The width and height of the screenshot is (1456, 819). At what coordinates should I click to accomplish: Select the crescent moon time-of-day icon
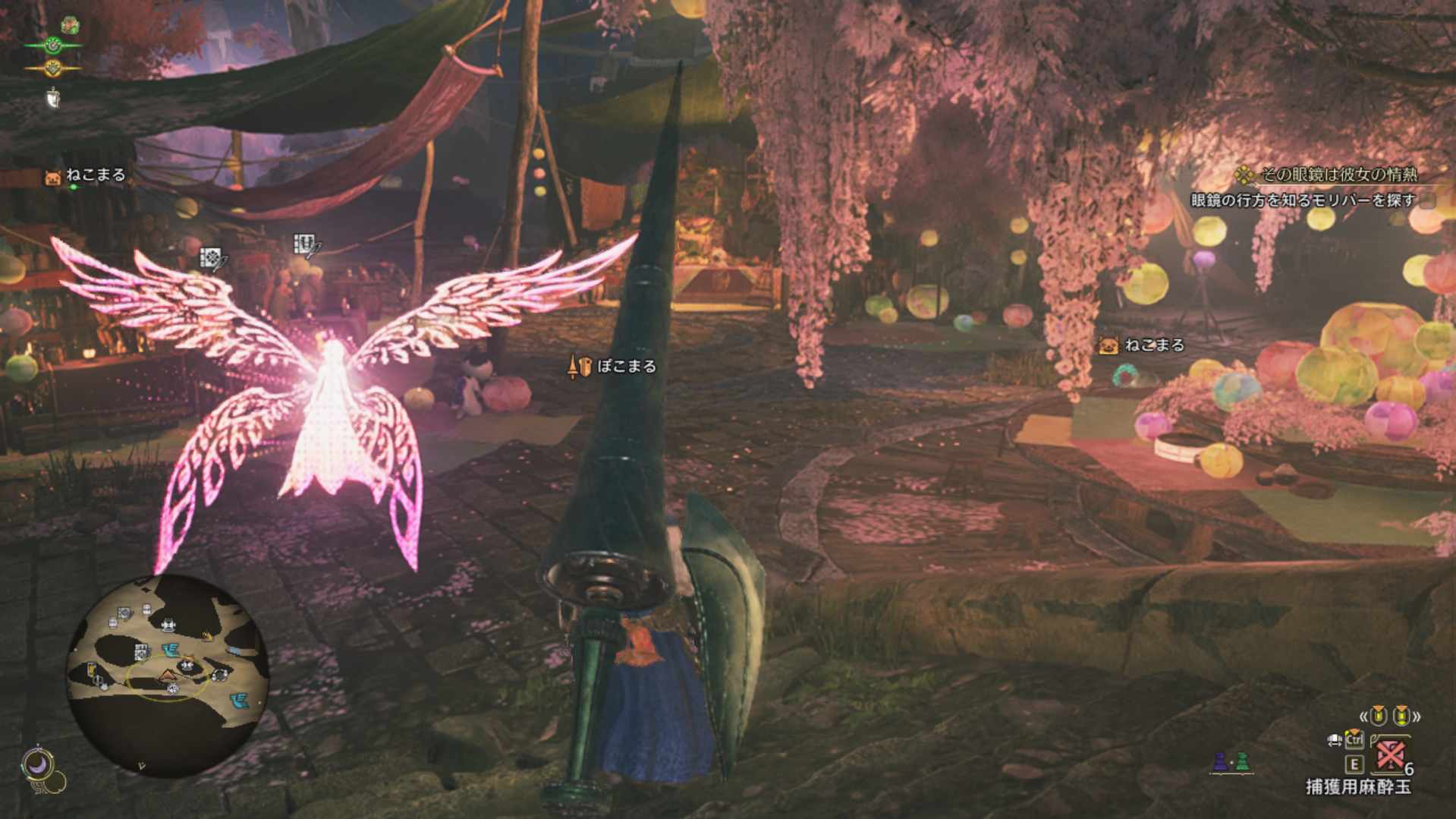point(38,764)
